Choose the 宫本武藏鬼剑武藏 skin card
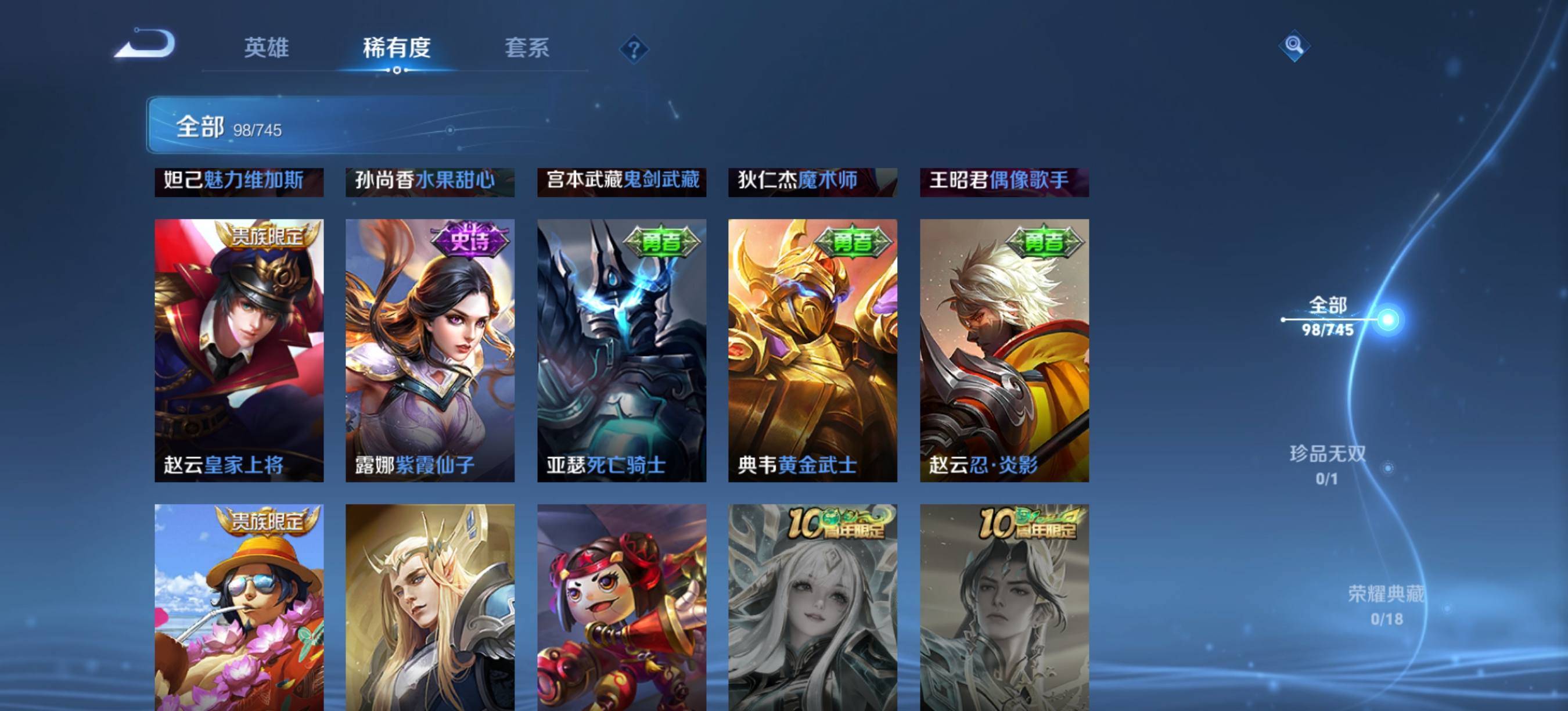The width and height of the screenshot is (1568, 711). [x=621, y=181]
